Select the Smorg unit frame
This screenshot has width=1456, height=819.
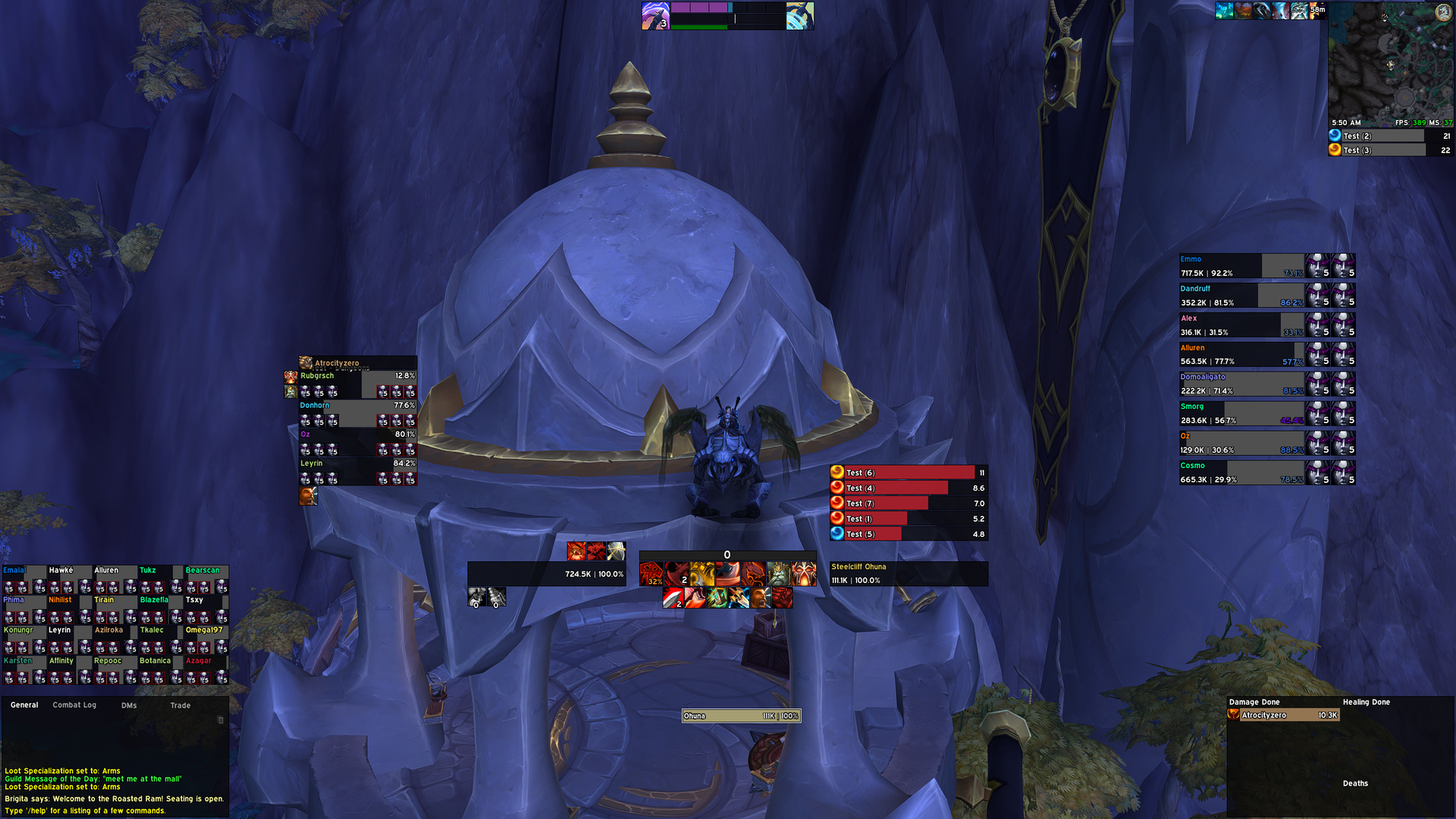coord(1241,413)
